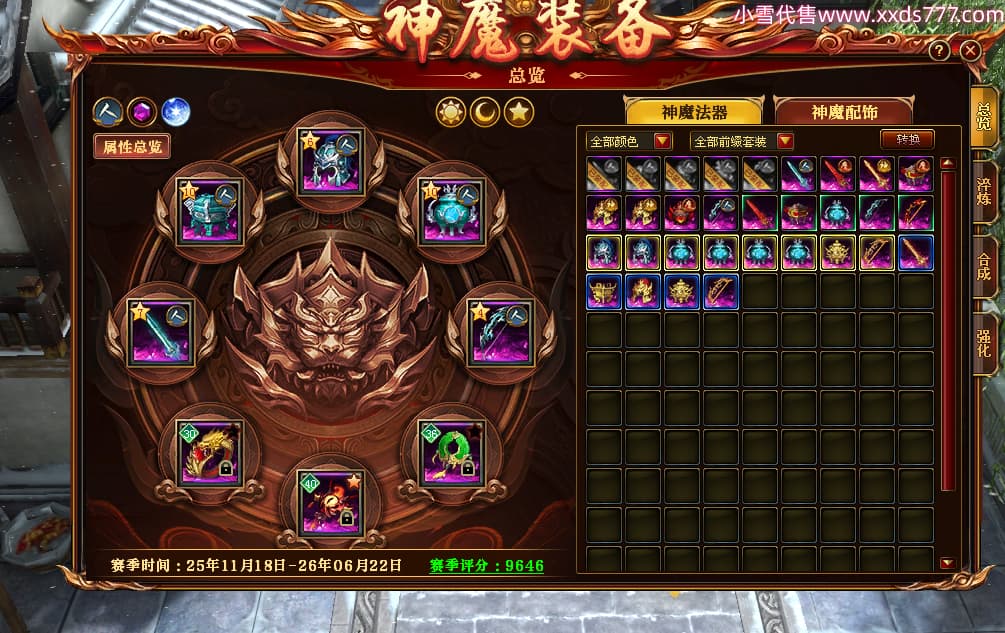Click the crescent moon emblem icon
This screenshot has width=1005, height=633.
pyautogui.click(x=484, y=113)
